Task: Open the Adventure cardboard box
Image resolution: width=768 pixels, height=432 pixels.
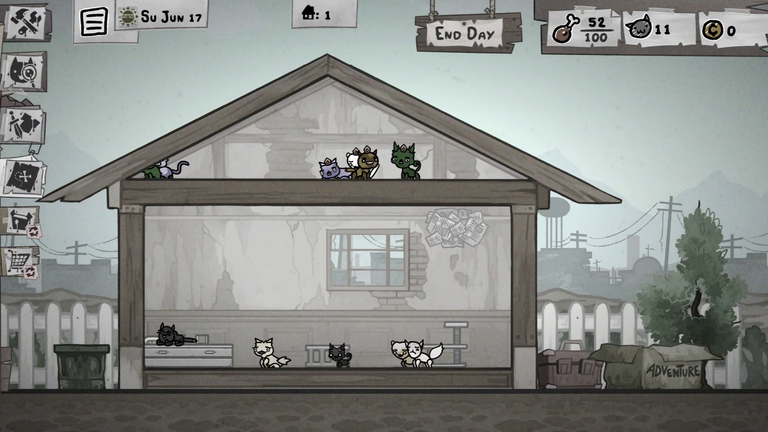Action: 672,368
